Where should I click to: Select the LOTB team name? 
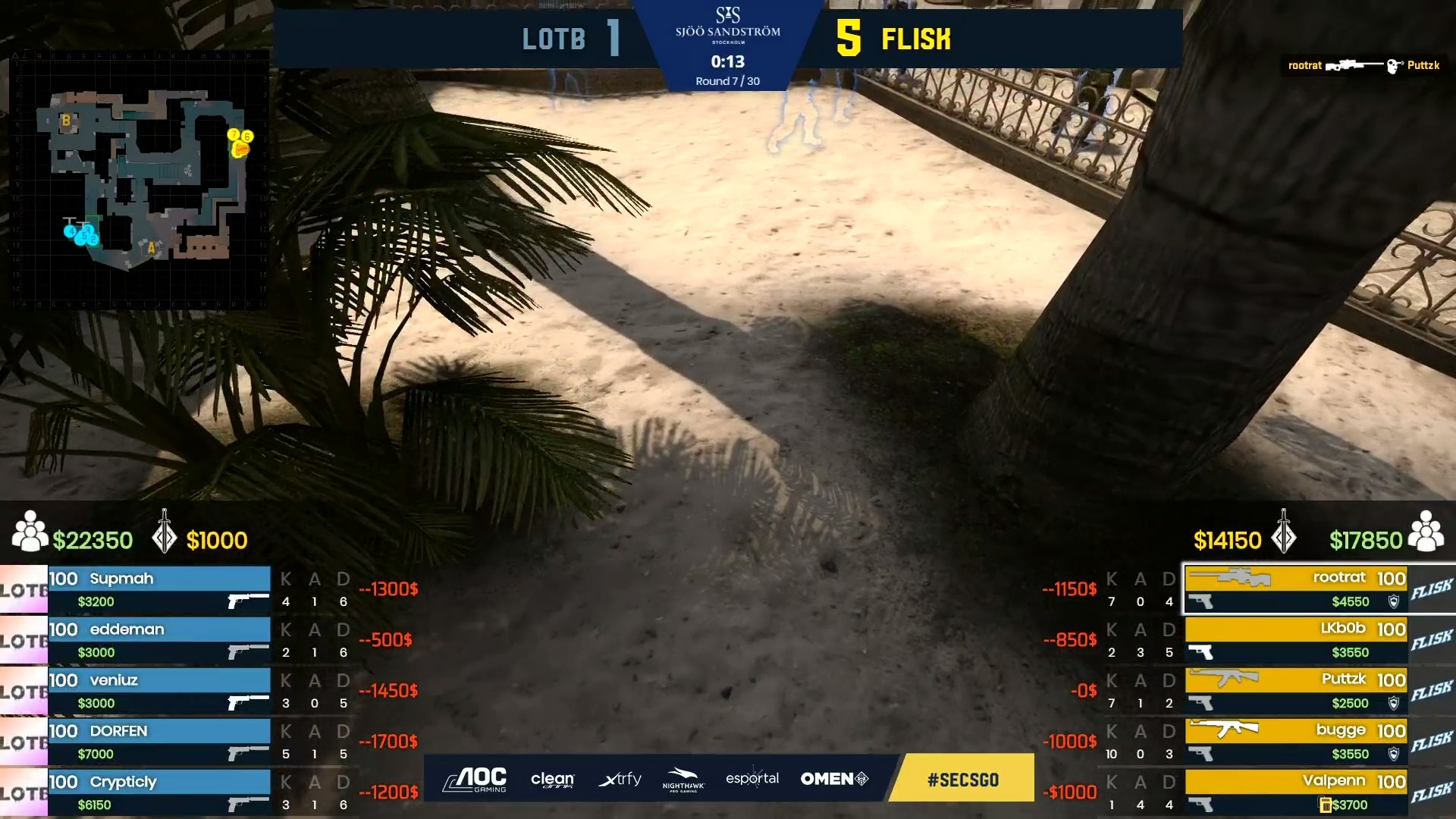[x=554, y=38]
